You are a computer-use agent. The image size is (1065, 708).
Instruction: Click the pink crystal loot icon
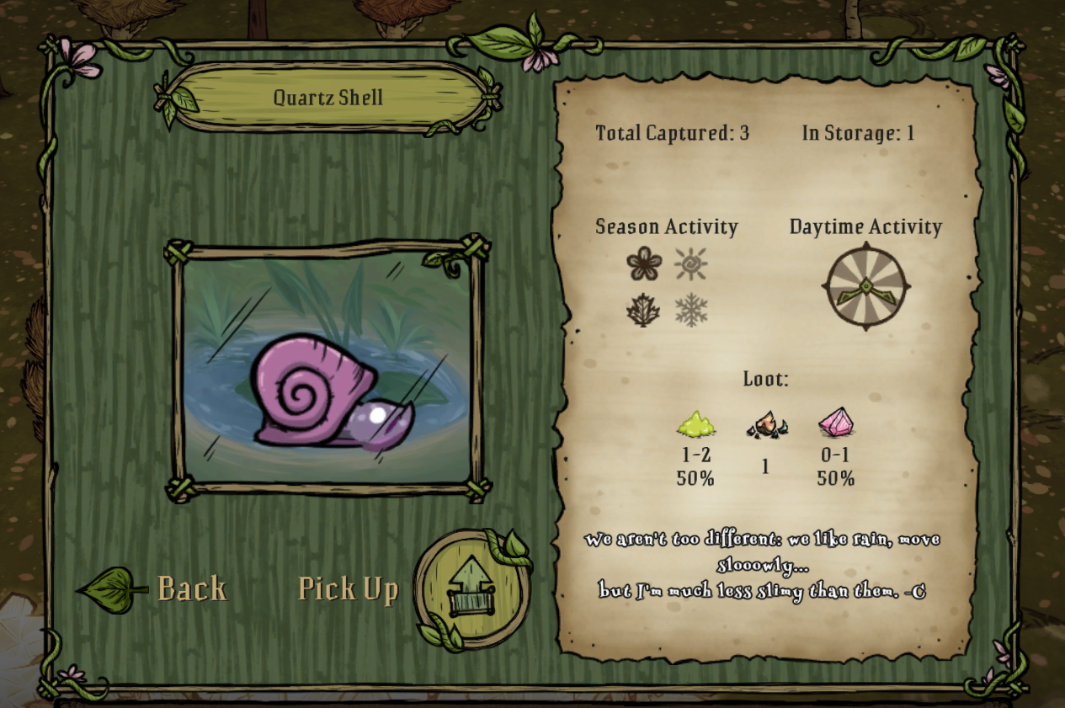tap(835, 424)
